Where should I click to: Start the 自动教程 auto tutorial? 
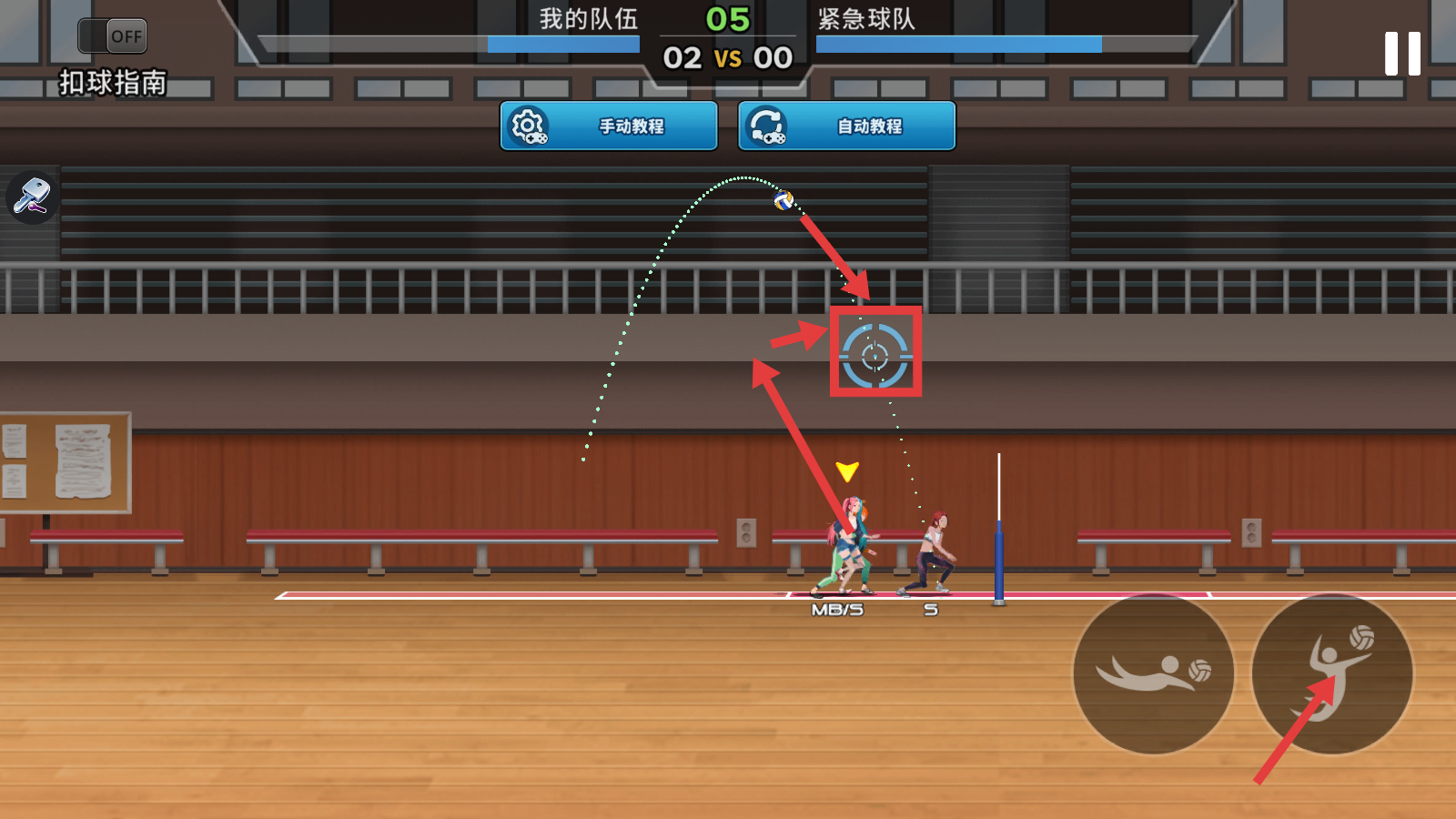click(x=847, y=126)
